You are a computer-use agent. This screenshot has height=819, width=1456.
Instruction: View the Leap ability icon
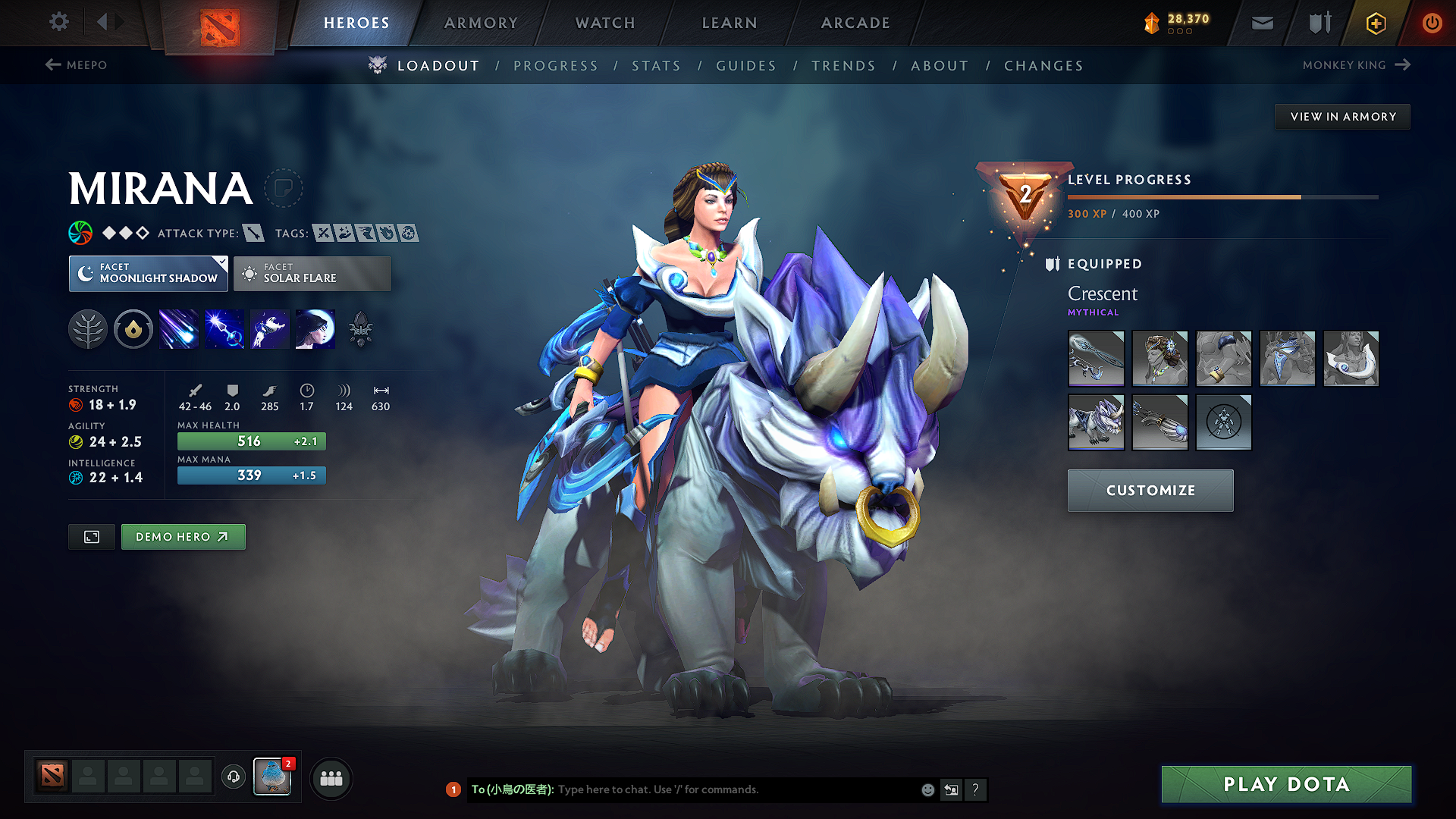[x=269, y=328]
